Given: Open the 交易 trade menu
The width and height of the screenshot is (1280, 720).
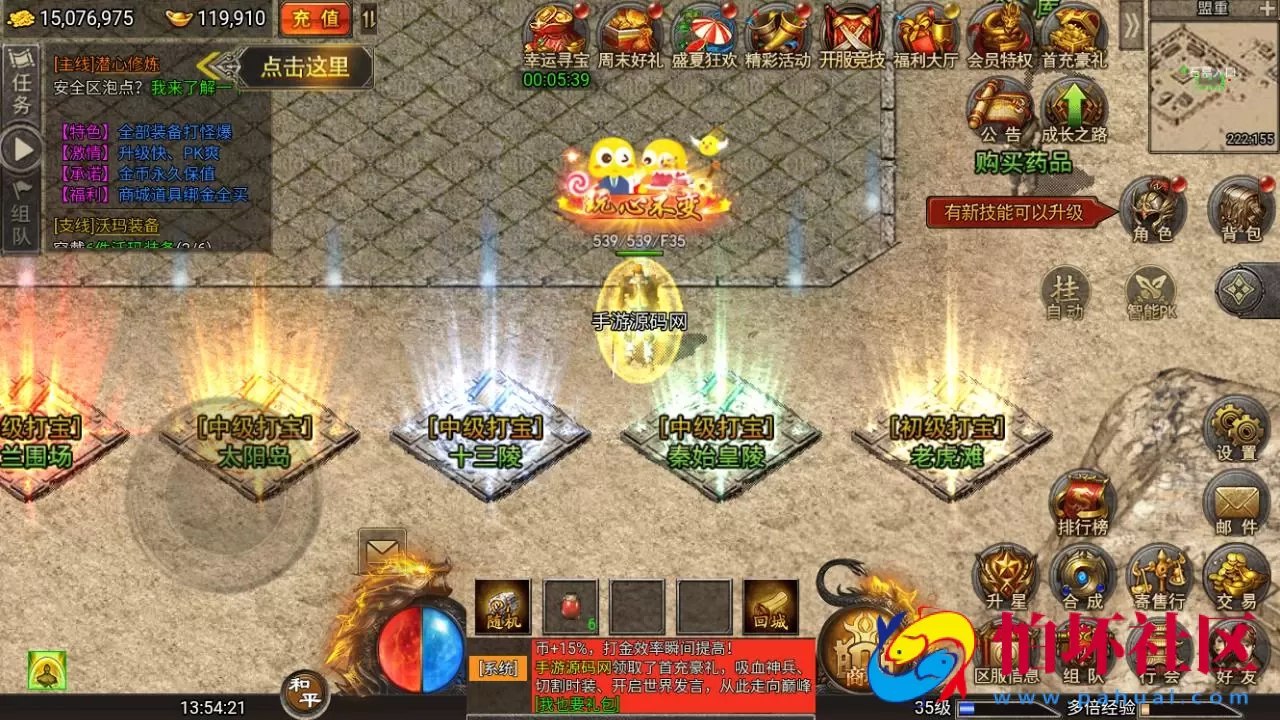Looking at the screenshot, I should pos(1236,577).
